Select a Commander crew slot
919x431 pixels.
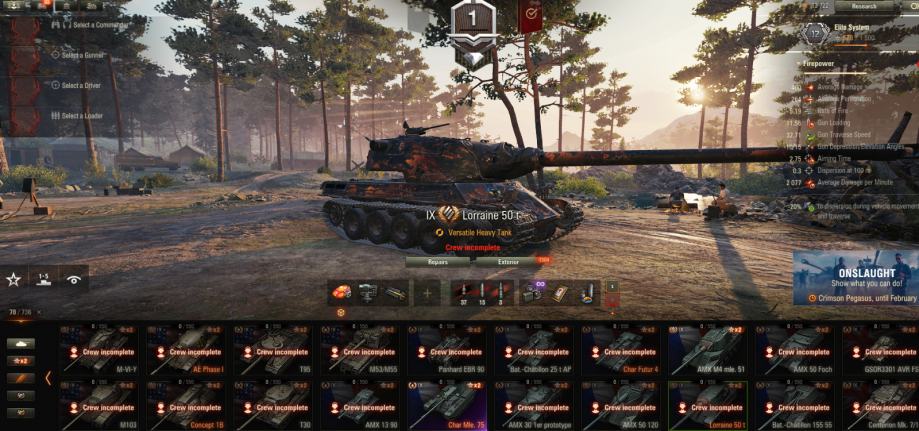[x=88, y=24]
